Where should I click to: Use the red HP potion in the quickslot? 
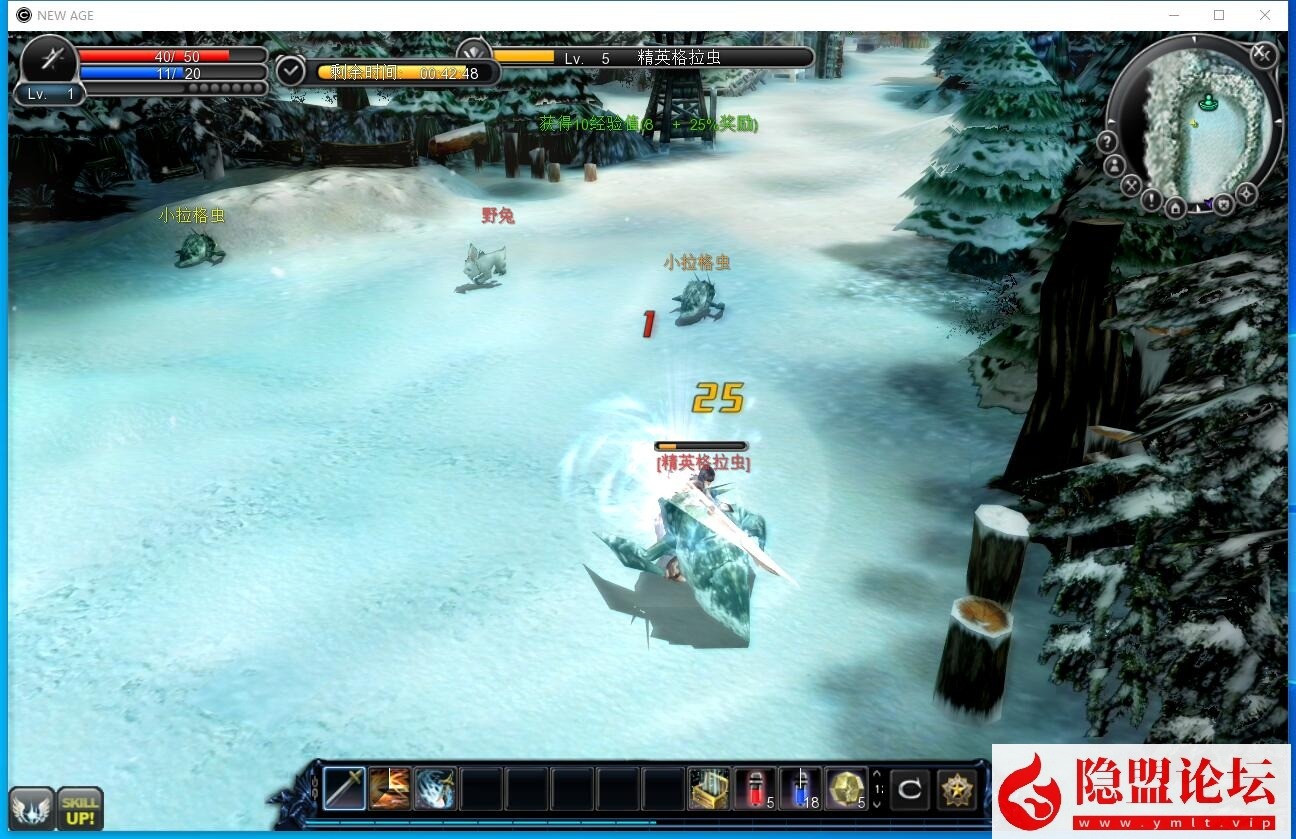[x=752, y=788]
